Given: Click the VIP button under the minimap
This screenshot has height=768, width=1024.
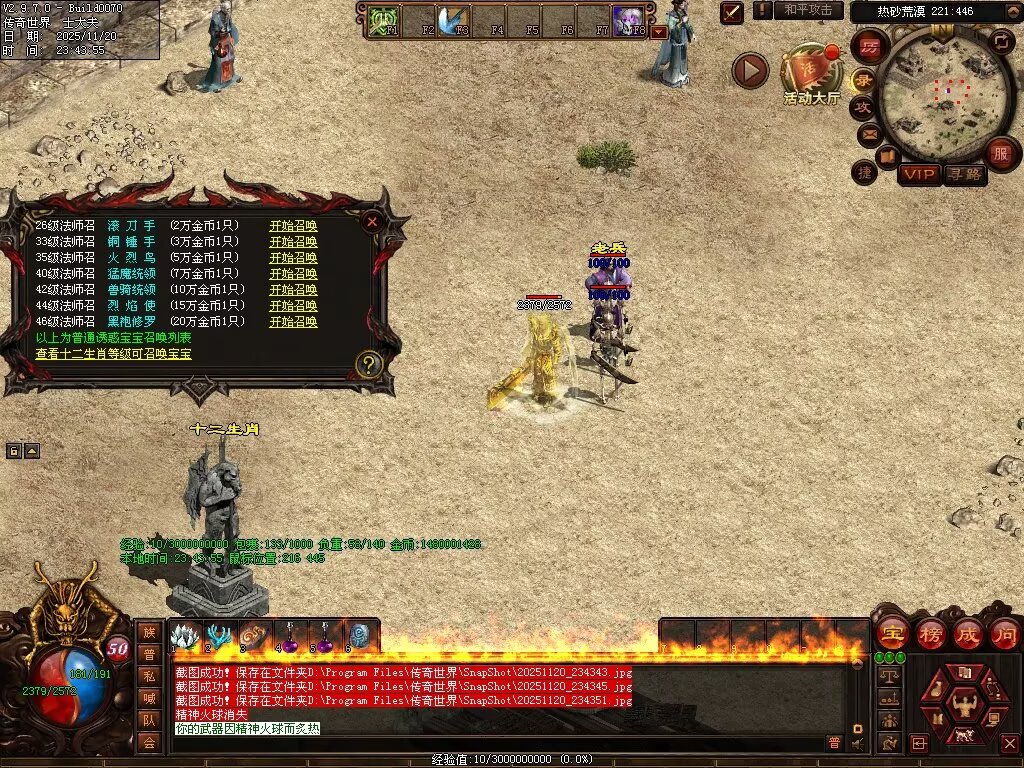Looking at the screenshot, I should tap(919, 174).
